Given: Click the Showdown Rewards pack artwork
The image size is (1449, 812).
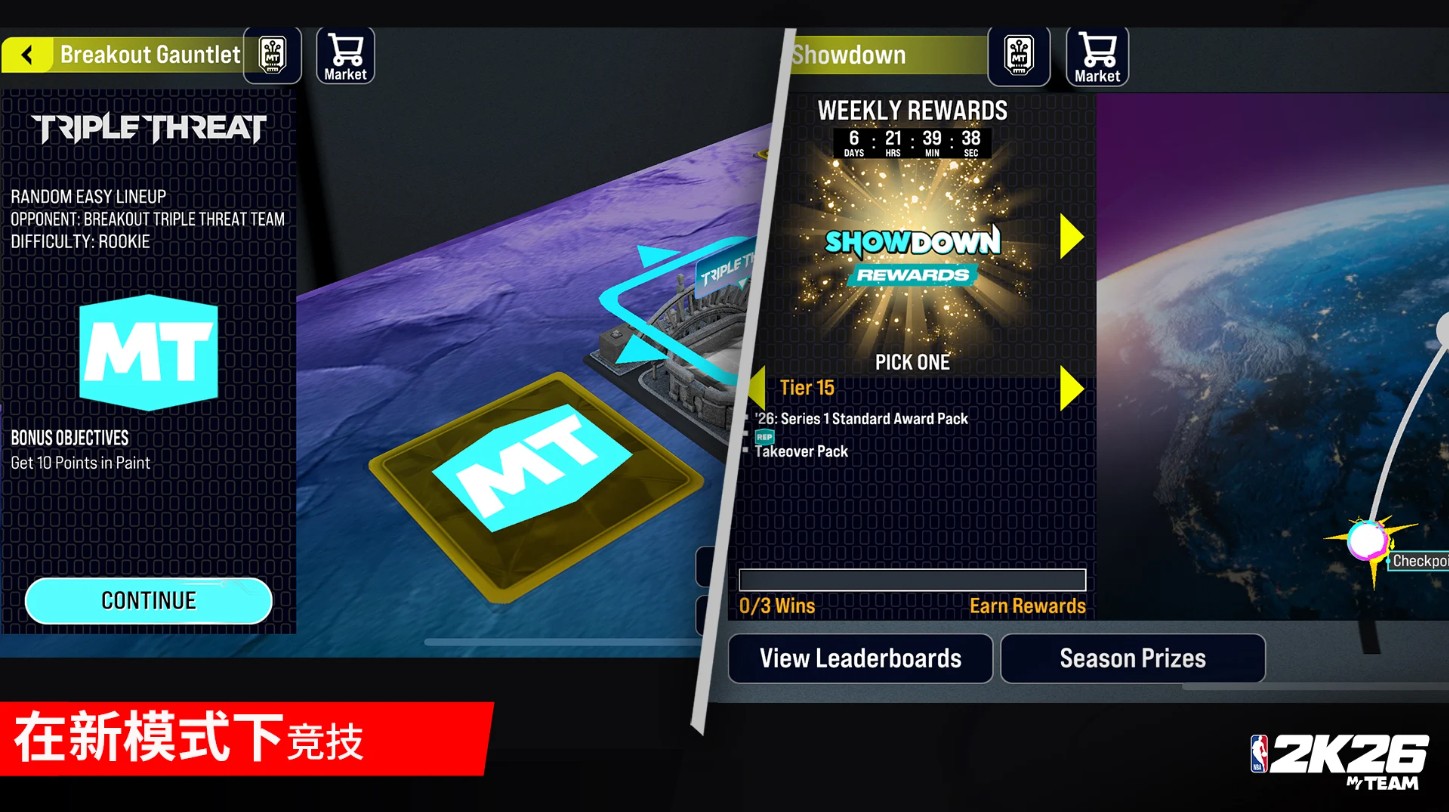Looking at the screenshot, I should pos(912,252).
